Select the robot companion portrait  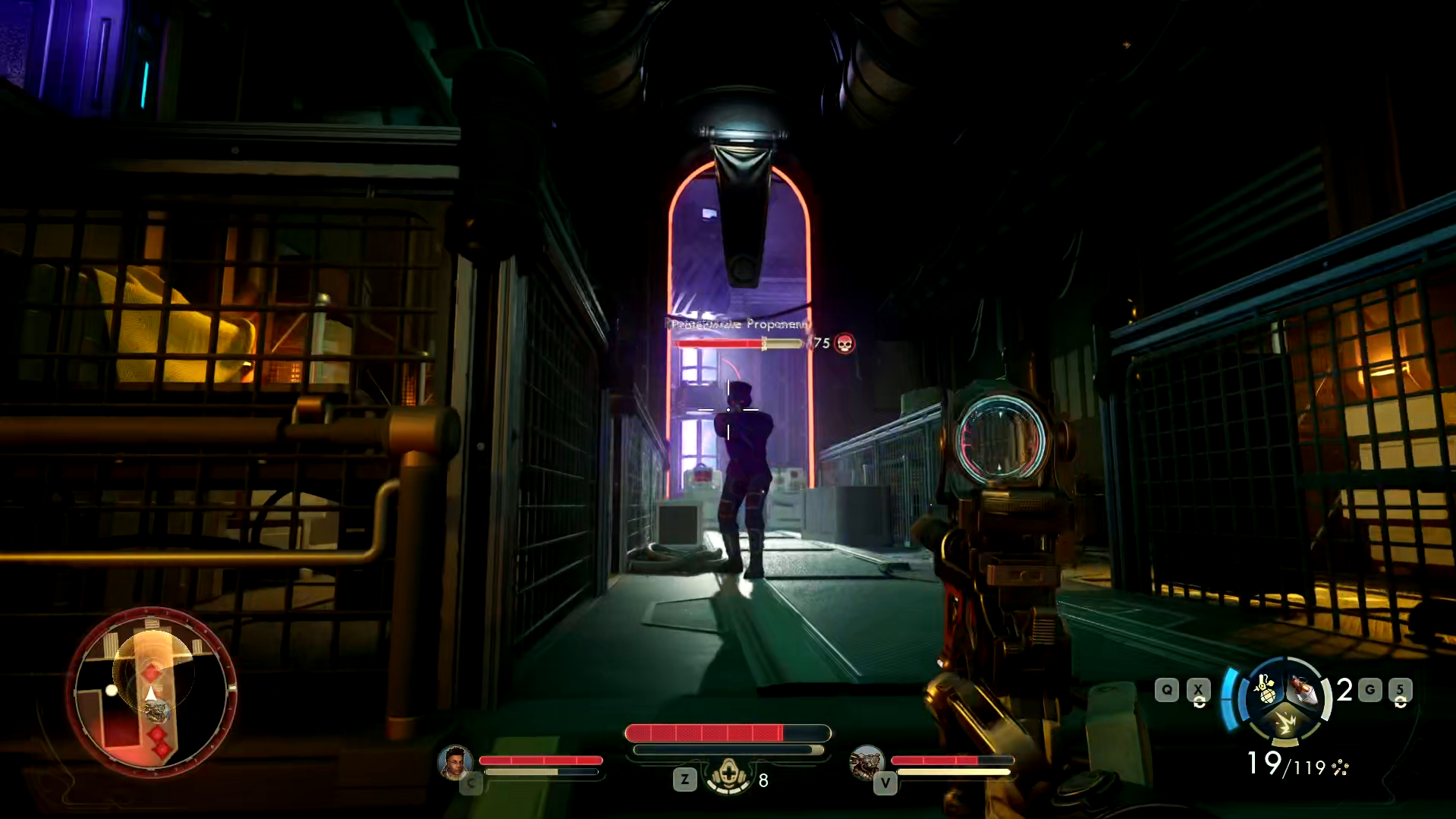pyautogui.click(x=866, y=762)
